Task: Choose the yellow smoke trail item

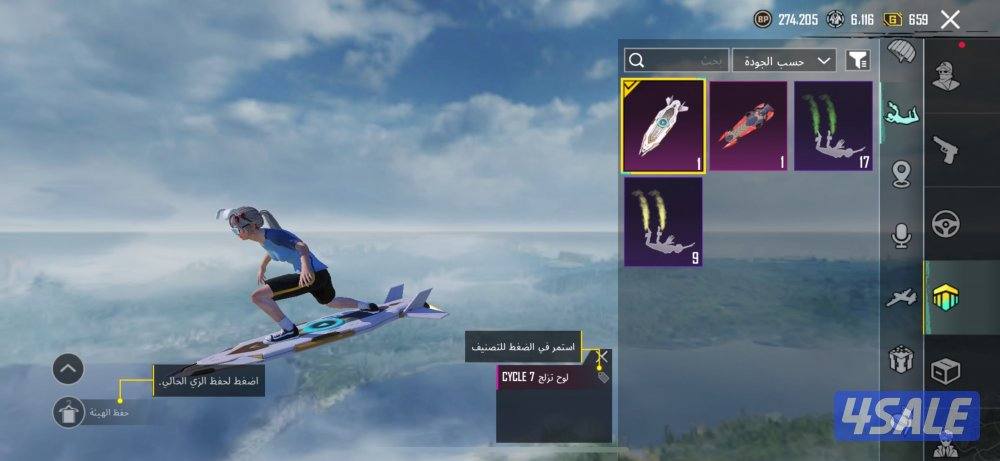Action: click(x=664, y=222)
